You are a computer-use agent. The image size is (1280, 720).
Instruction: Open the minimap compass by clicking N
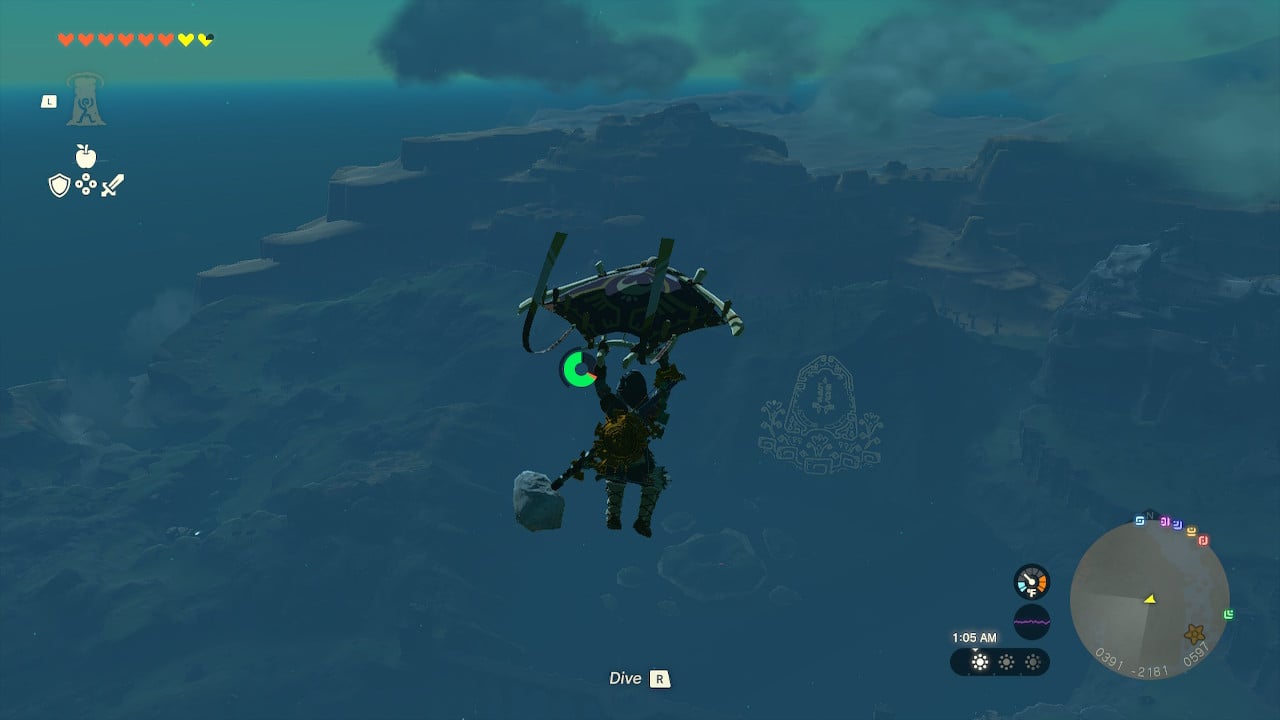pos(1150,514)
